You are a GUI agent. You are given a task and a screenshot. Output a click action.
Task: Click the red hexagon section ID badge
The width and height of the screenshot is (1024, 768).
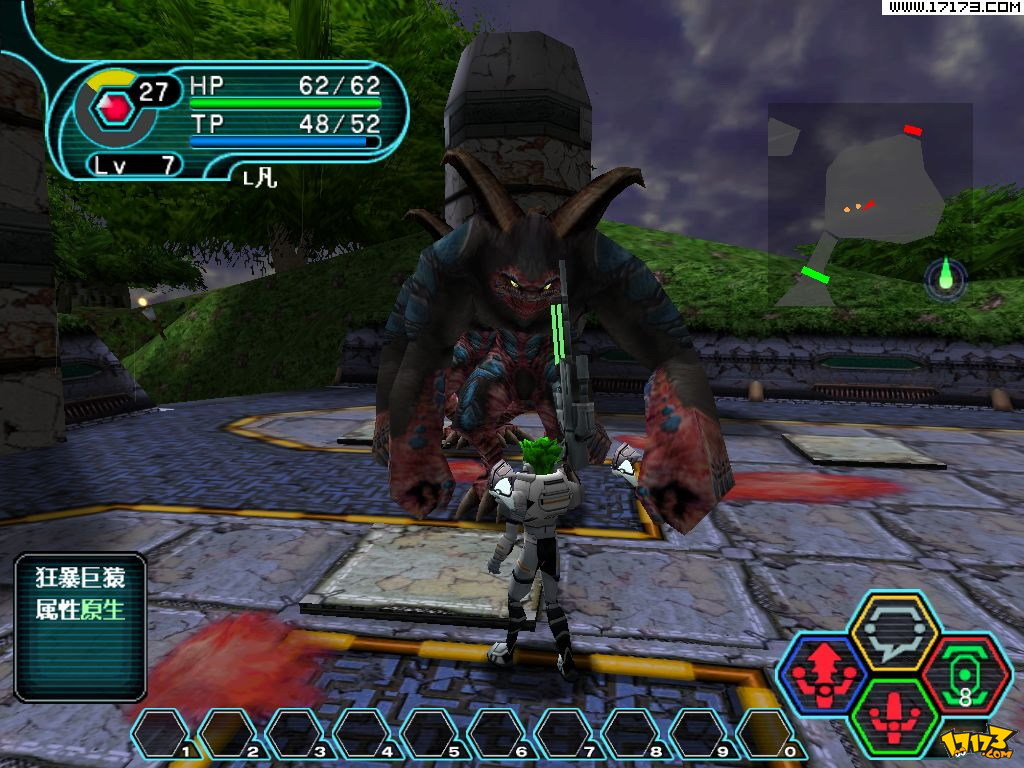(x=114, y=105)
